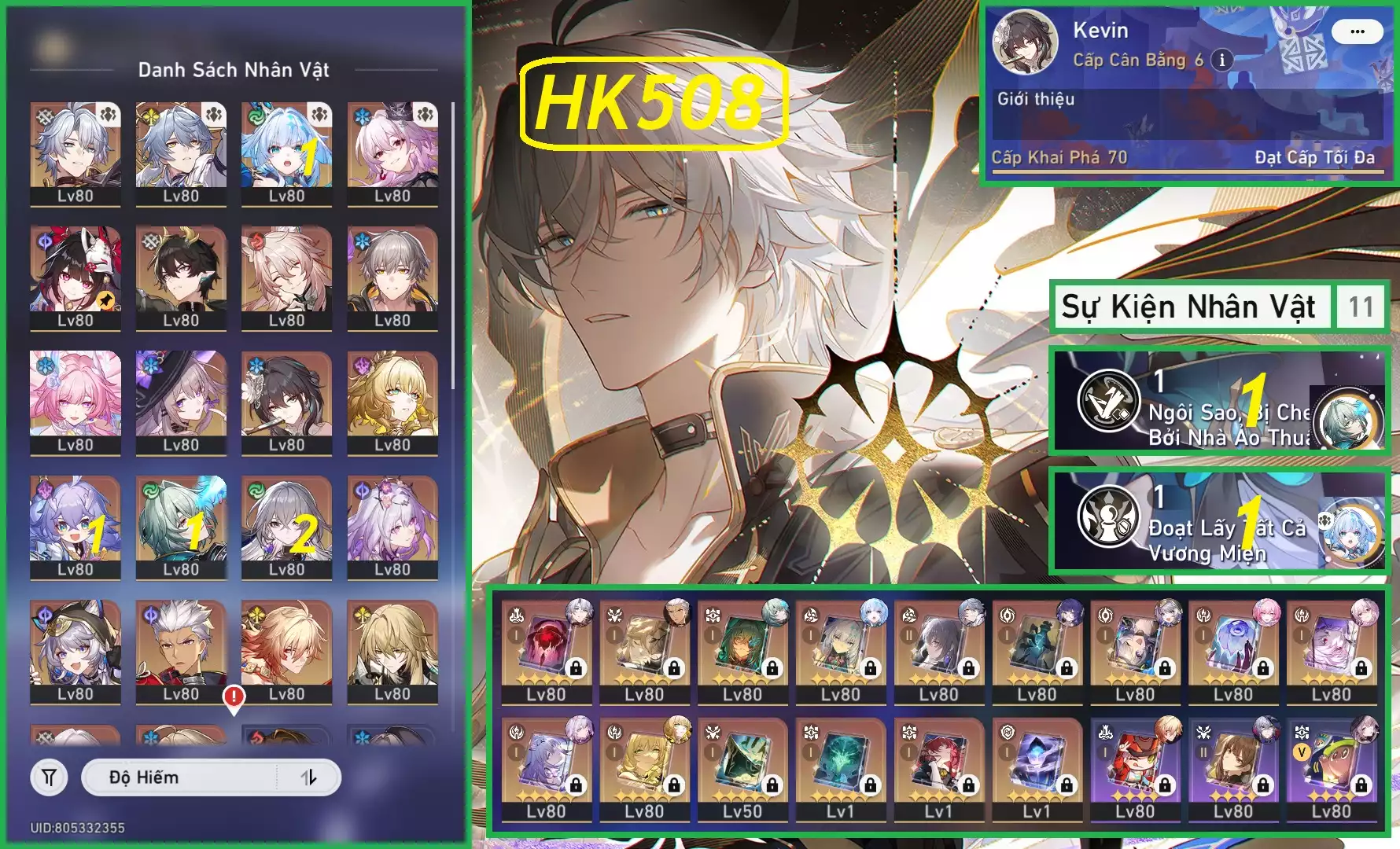Open the Đoạt Lấy Tất Cả Vương Miện card
Screen dimensions: 1400x849
1219,519
